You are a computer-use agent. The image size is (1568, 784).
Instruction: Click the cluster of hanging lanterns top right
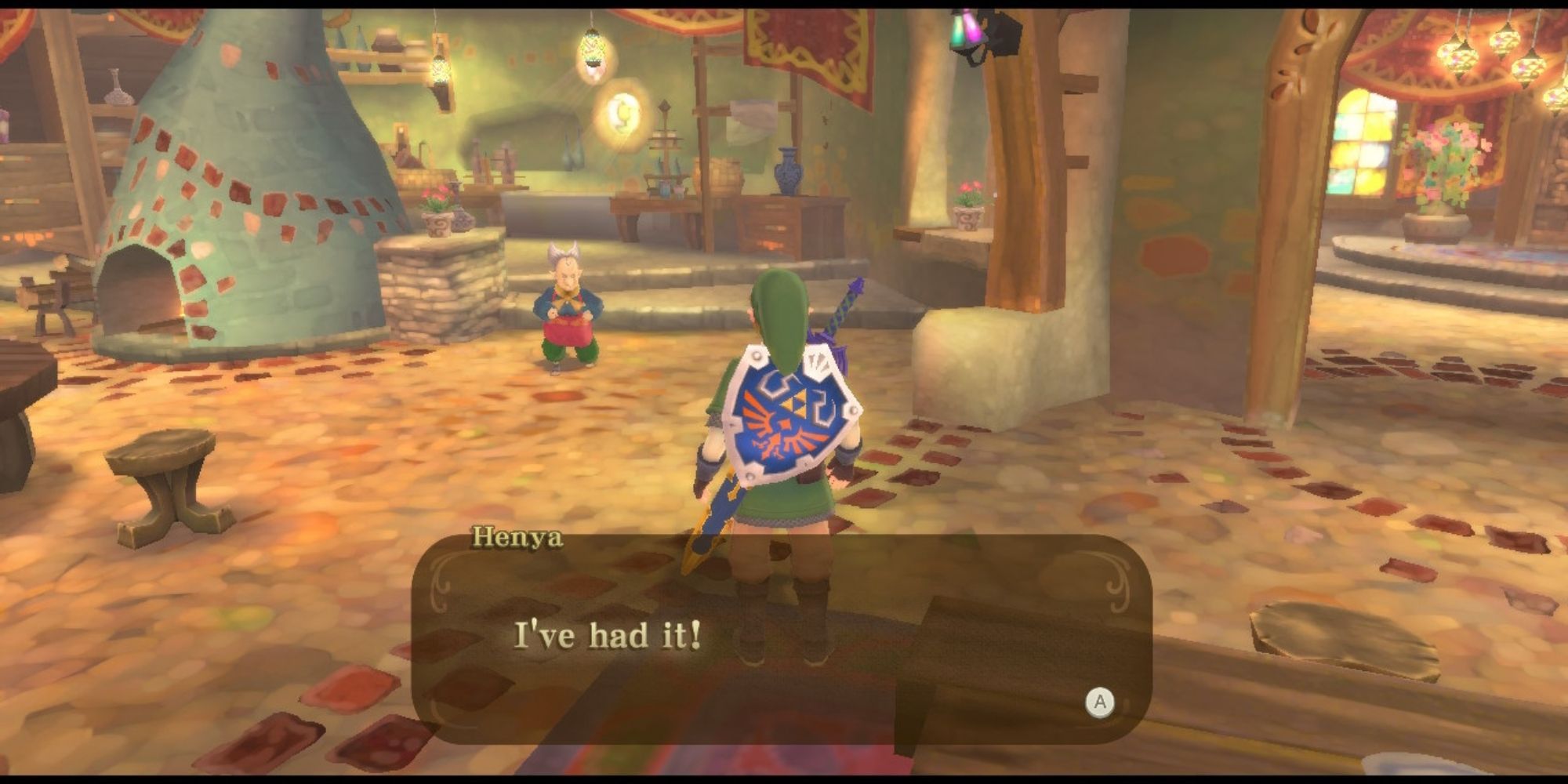click(x=1494, y=55)
